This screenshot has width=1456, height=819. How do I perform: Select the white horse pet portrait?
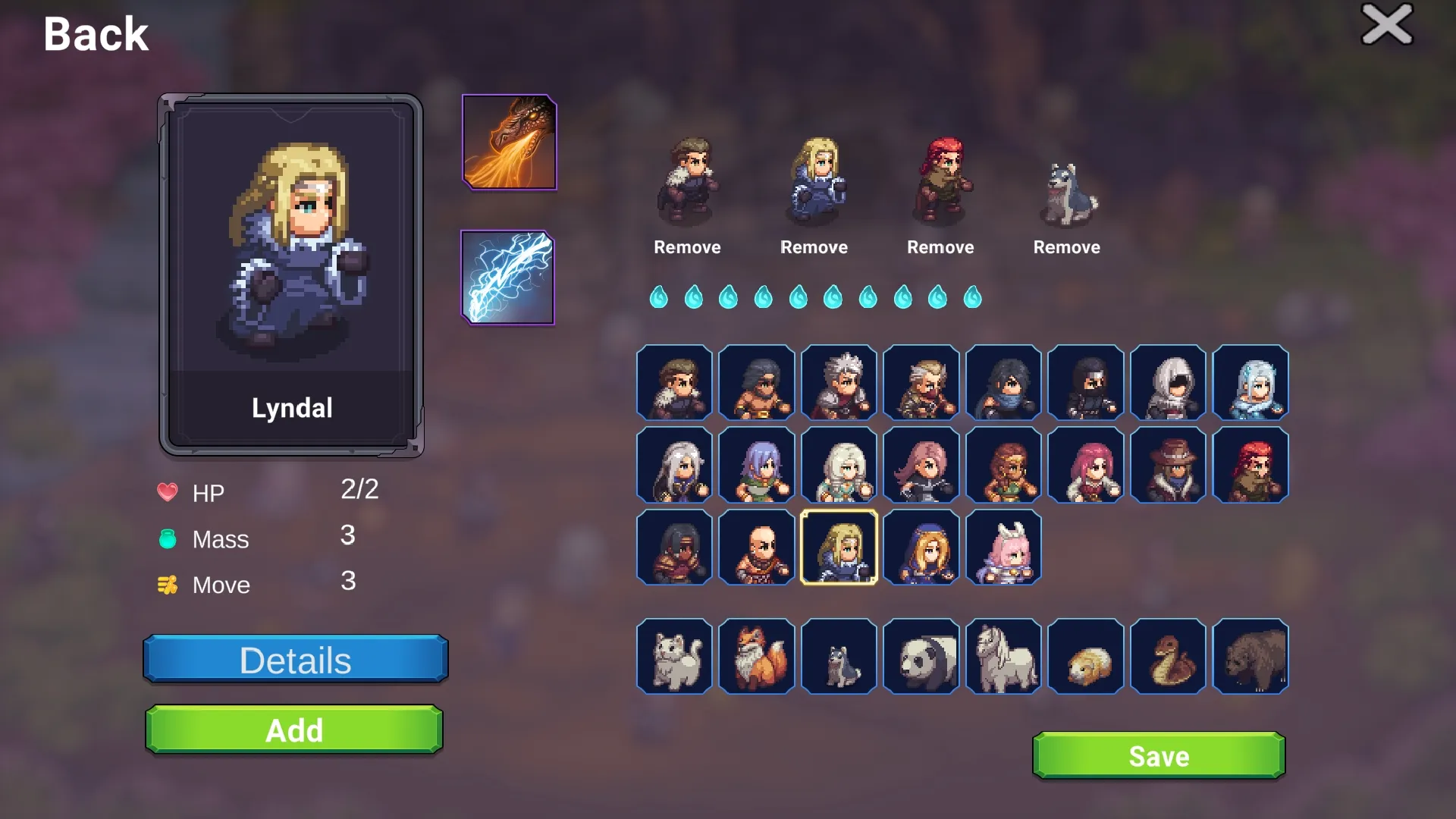(x=1003, y=657)
